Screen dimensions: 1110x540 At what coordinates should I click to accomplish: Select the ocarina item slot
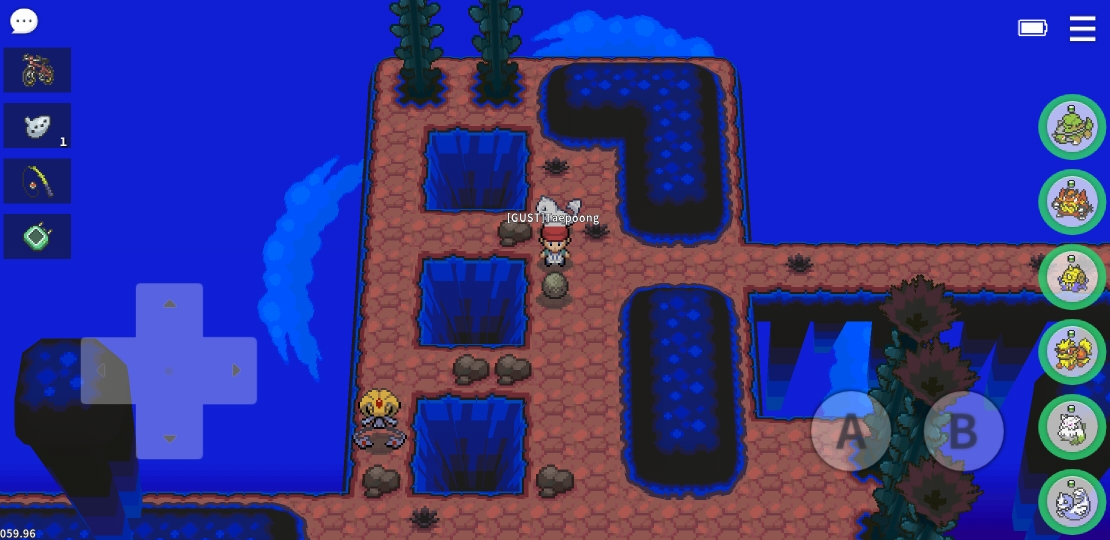coord(37,126)
